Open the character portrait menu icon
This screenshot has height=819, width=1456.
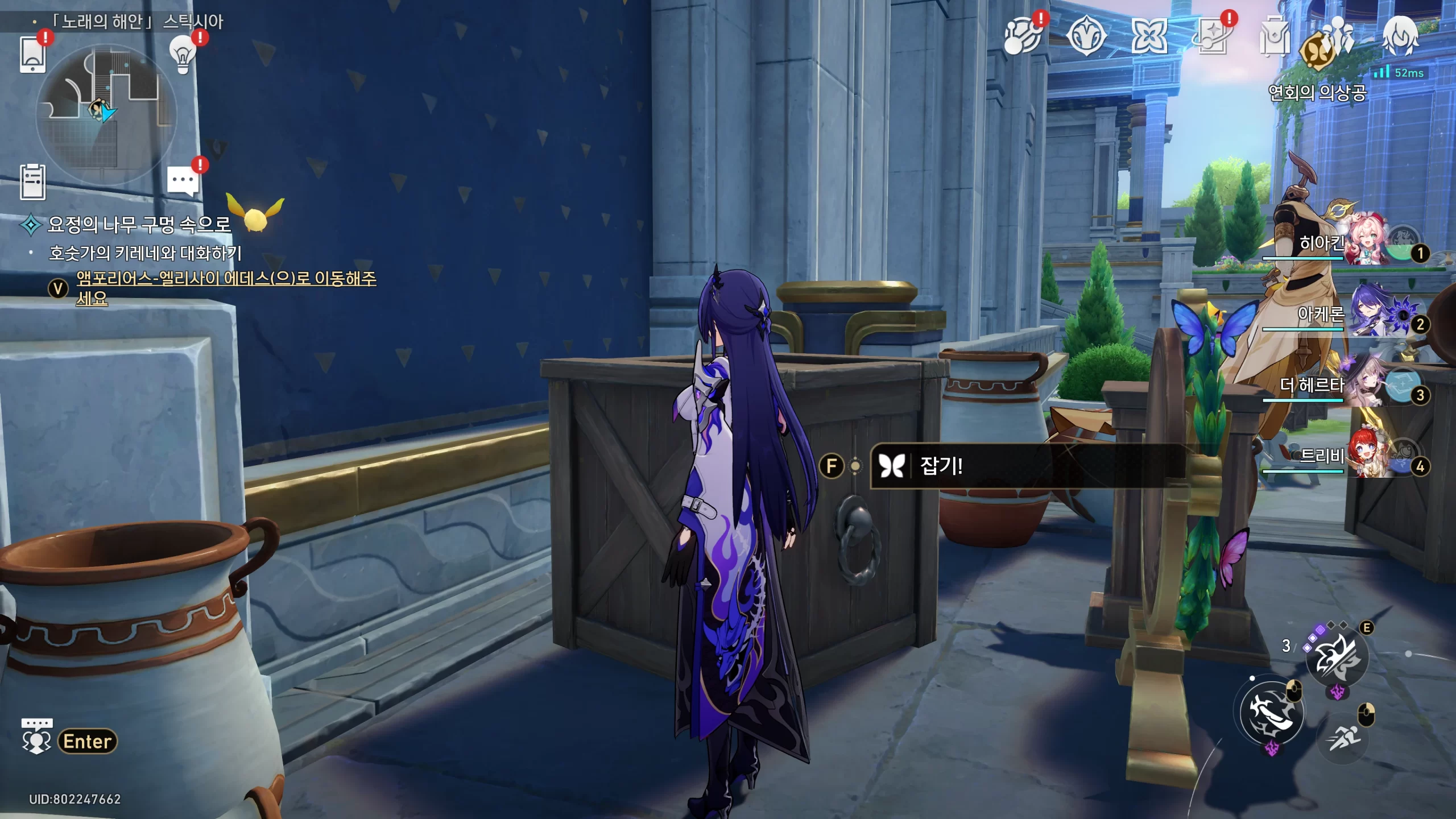tap(1400, 36)
